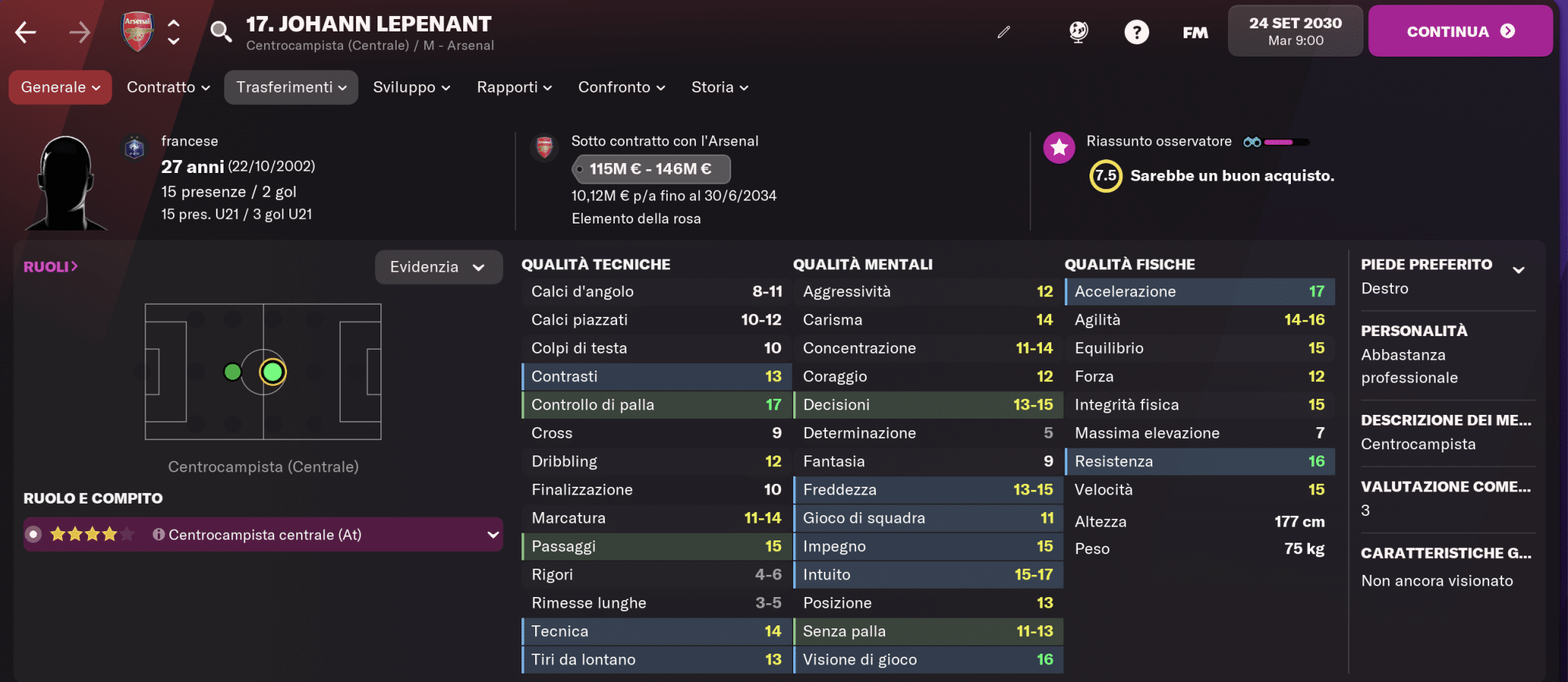Switch to the Contratto tab
This screenshot has width=1568, height=682.
pyautogui.click(x=167, y=86)
